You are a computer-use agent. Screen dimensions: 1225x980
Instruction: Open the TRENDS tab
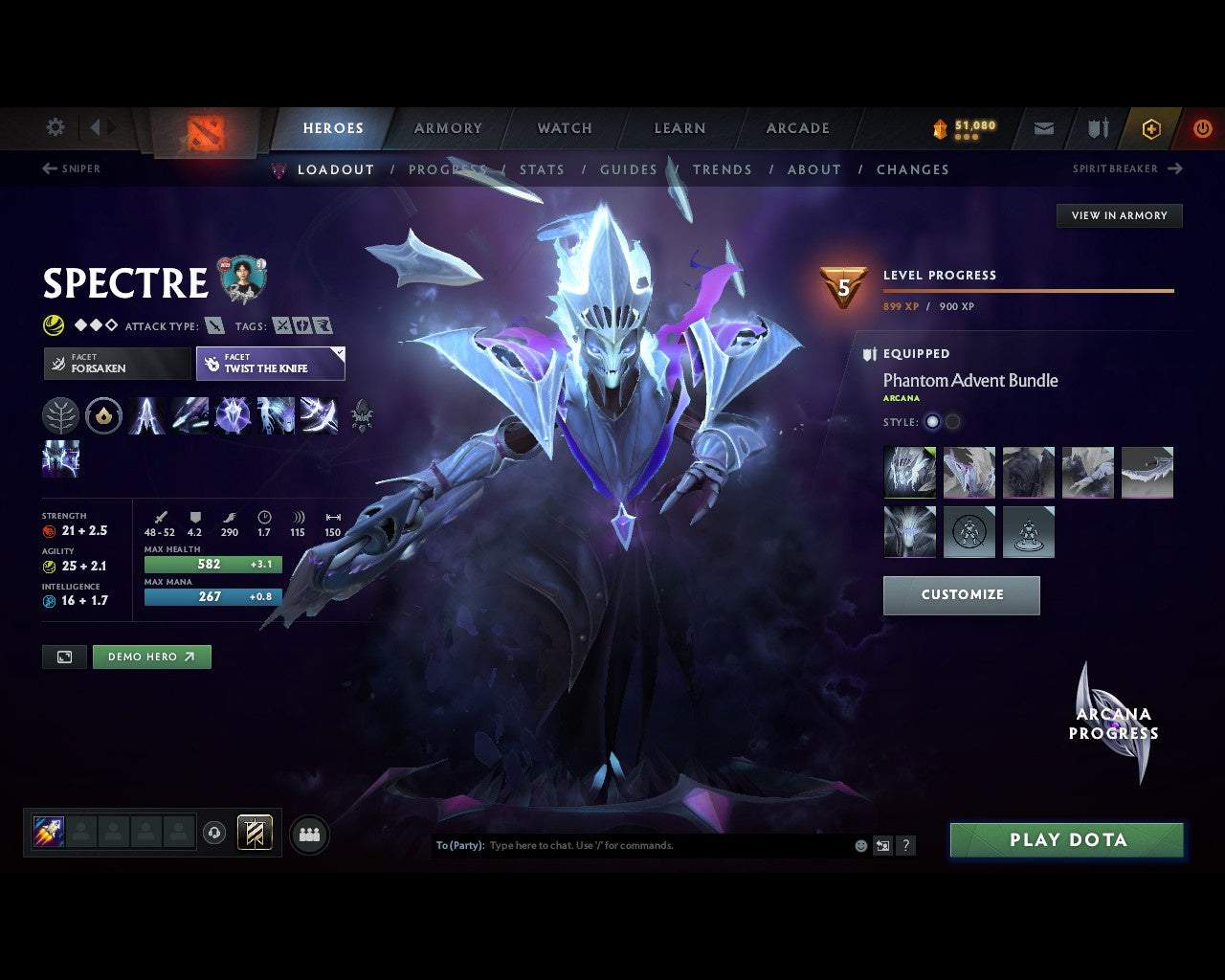723,169
